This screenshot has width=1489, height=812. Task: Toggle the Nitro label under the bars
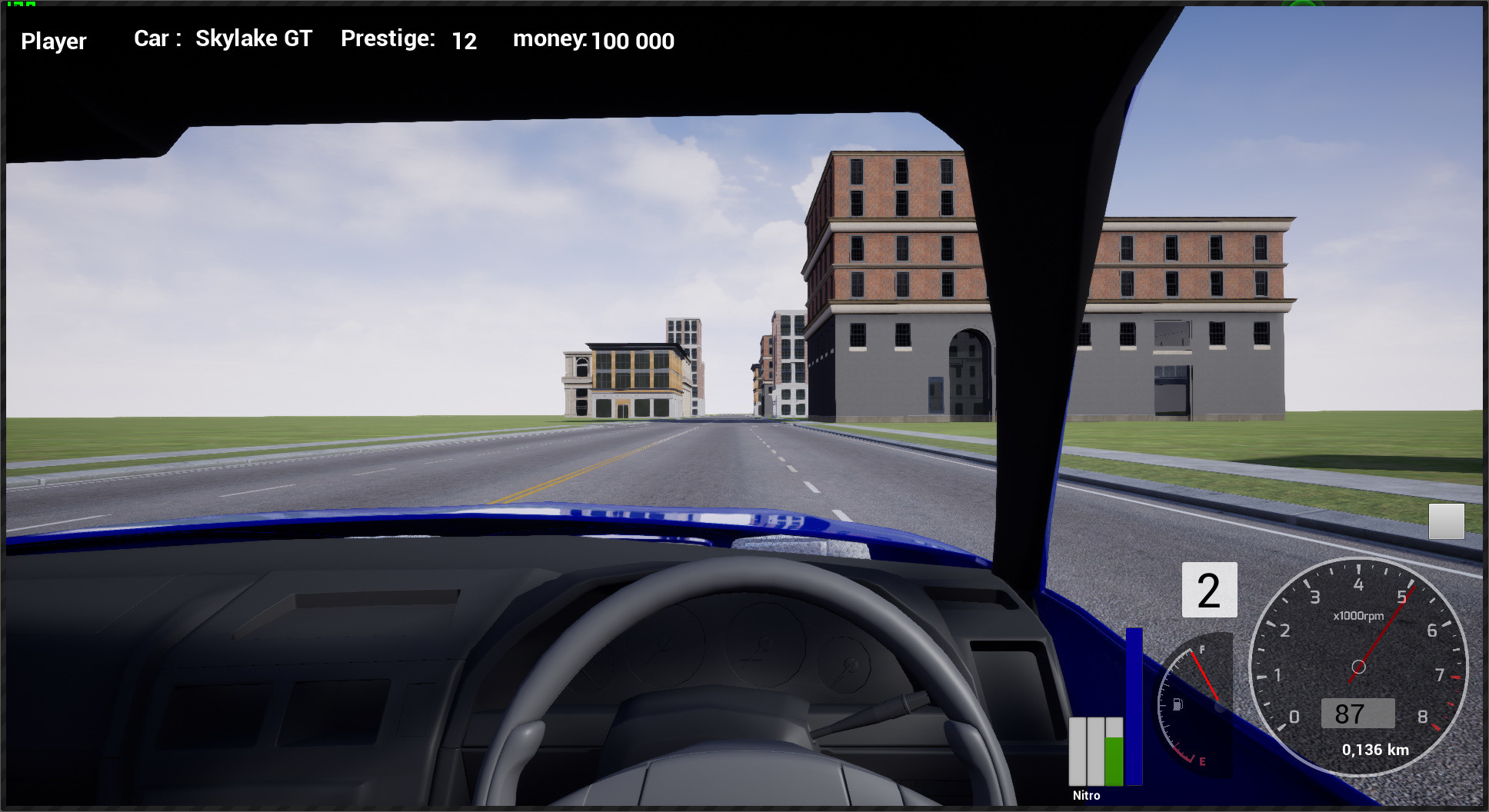pyautogui.click(x=1086, y=794)
